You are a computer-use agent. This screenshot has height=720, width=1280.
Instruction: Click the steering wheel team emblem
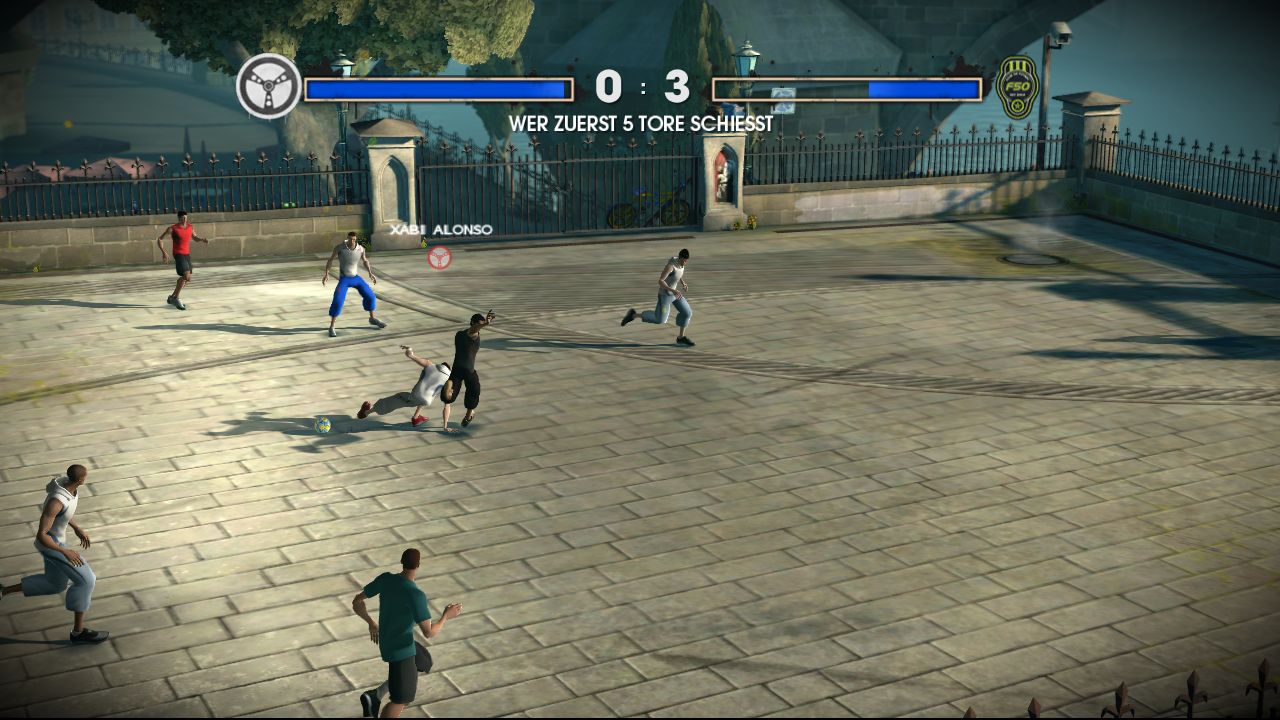pos(269,87)
